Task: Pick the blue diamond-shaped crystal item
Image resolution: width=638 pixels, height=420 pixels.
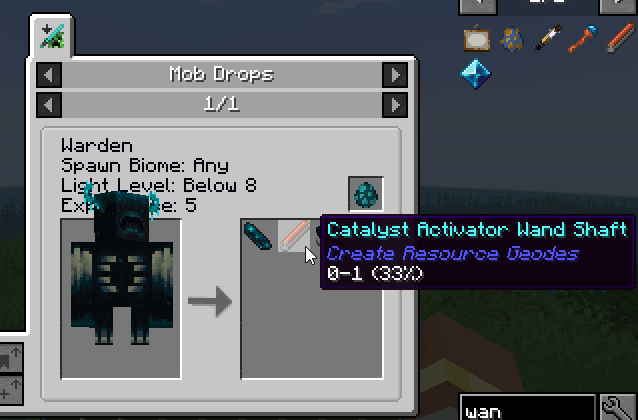Action: (x=475, y=73)
